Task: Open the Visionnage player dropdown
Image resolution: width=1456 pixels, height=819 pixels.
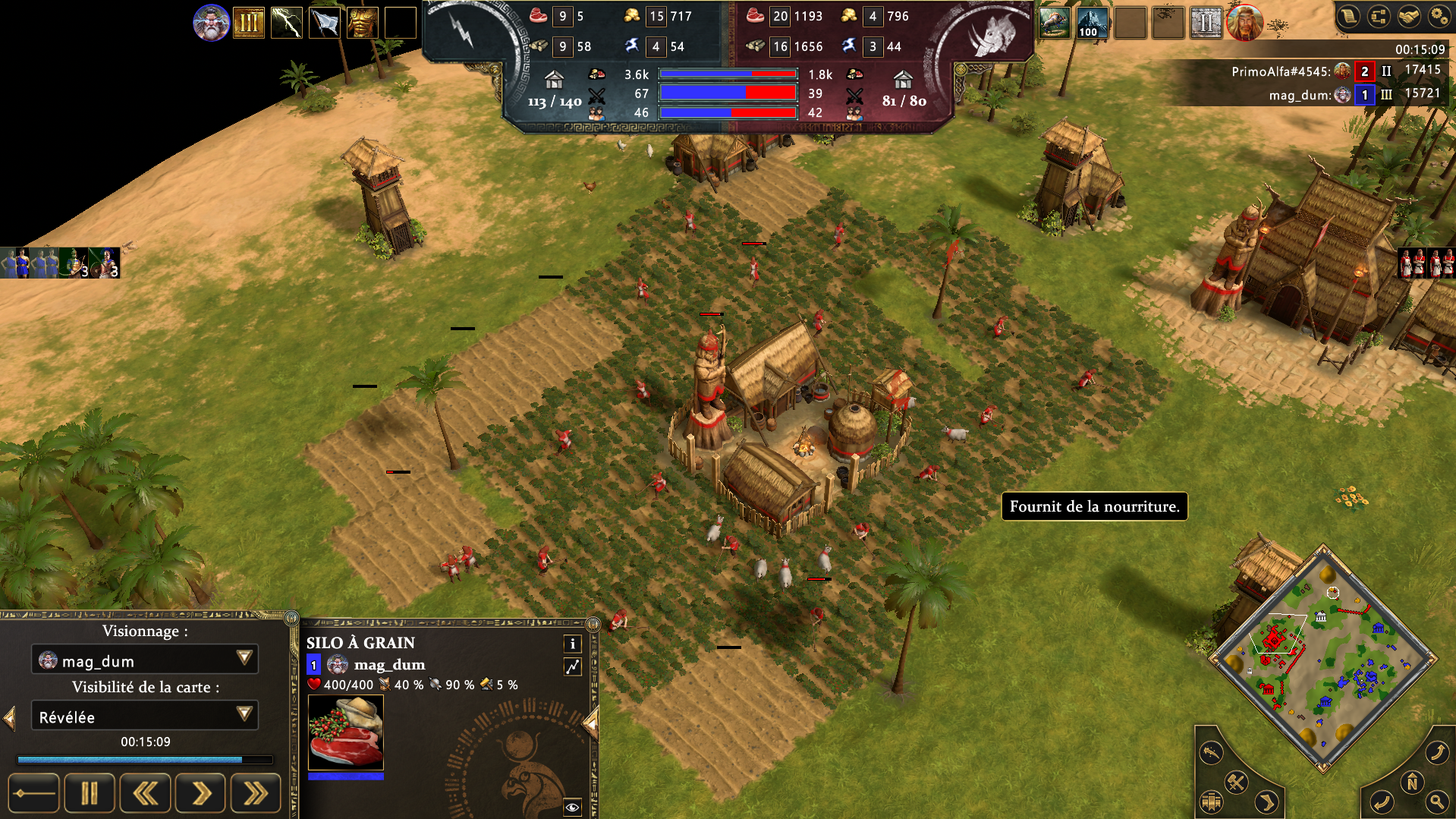Action: [x=145, y=660]
